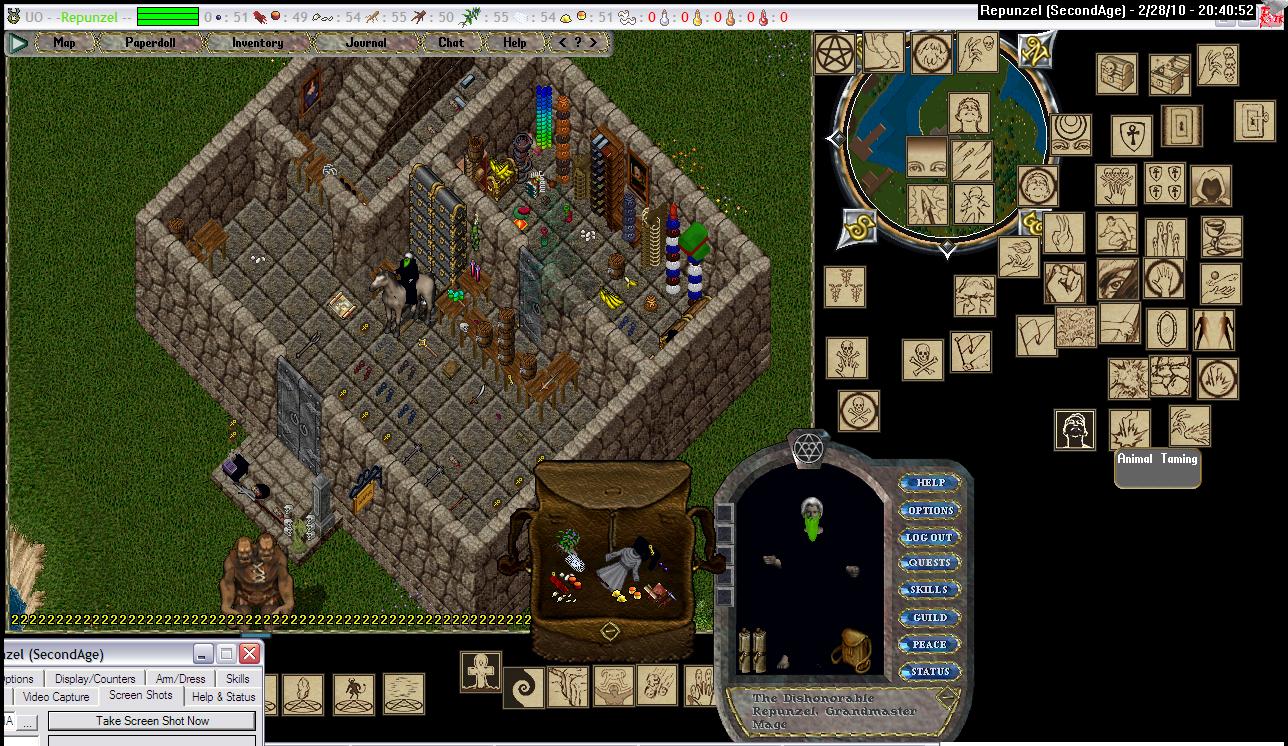Click the circular radar minimap
The image size is (1288, 746).
[x=944, y=140]
